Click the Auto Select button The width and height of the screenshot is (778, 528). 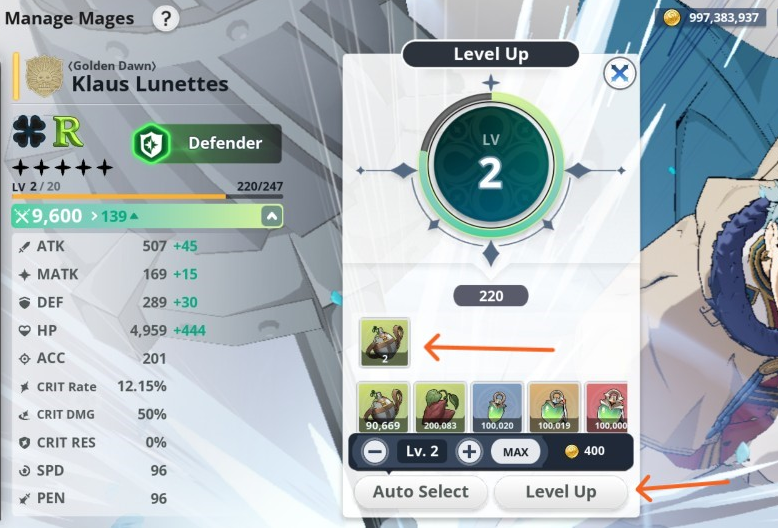point(420,491)
